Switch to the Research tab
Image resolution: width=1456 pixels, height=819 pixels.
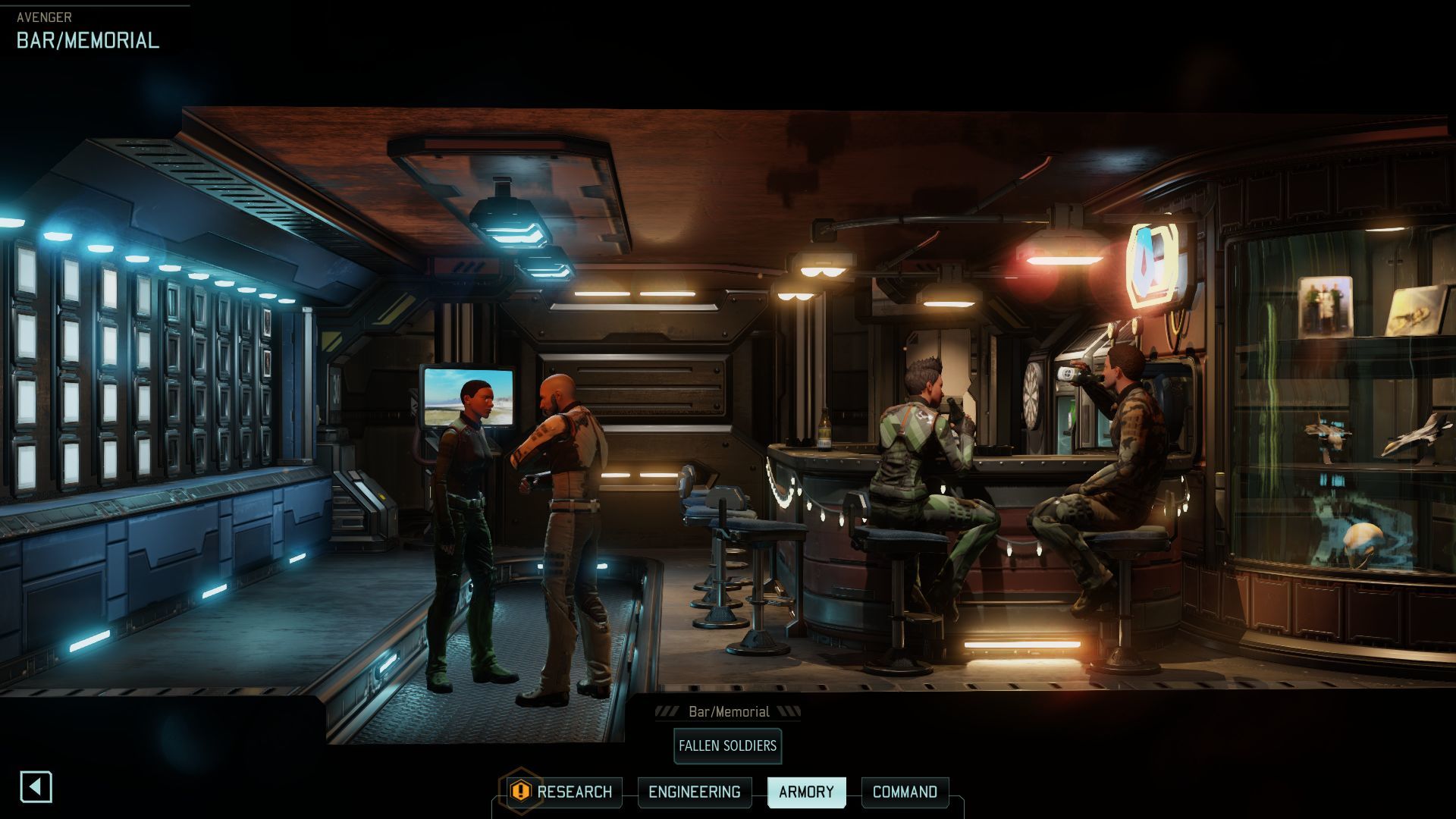pyautogui.click(x=574, y=792)
